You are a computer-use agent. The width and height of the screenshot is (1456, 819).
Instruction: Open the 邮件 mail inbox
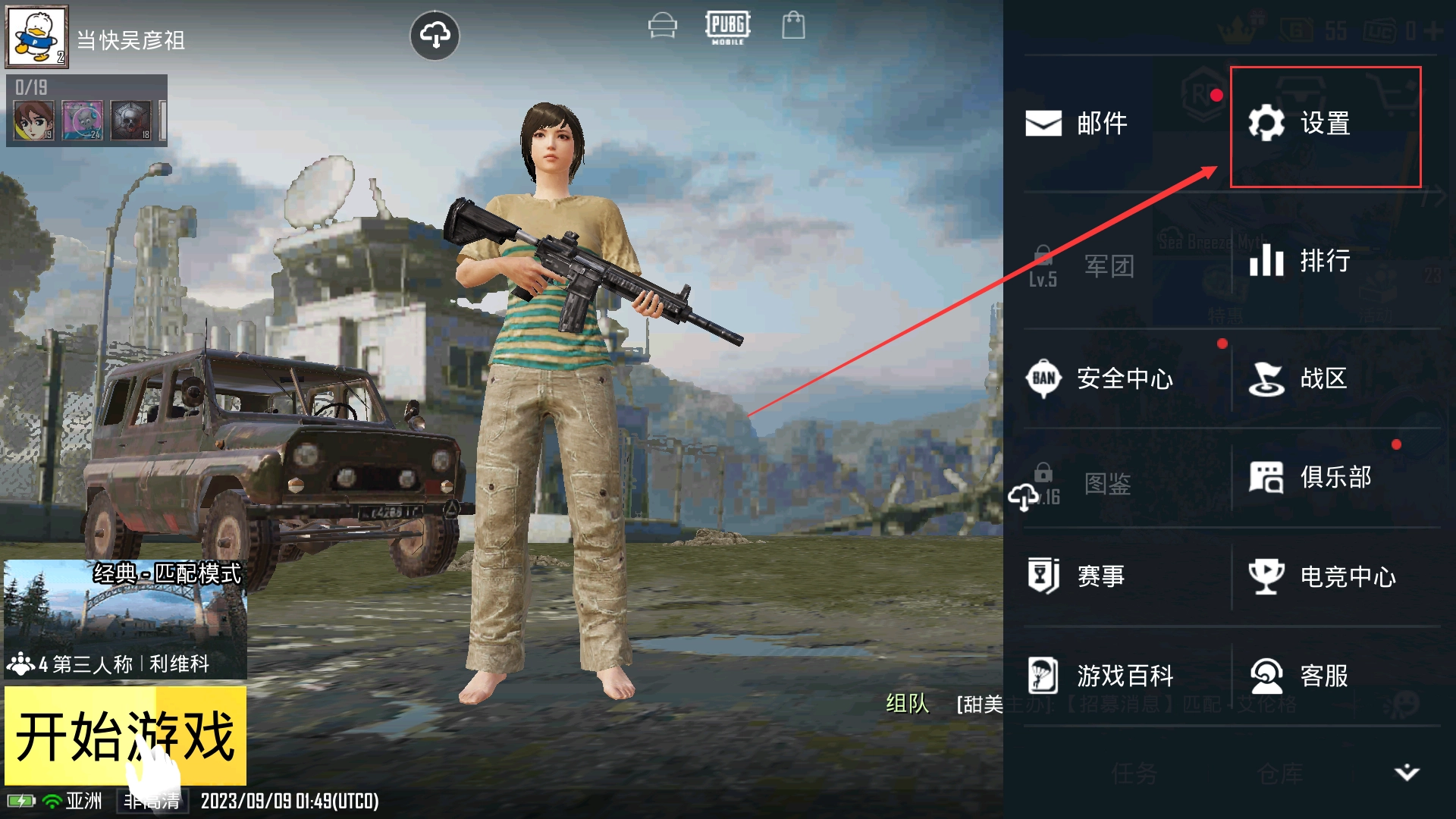coord(1077,124)
